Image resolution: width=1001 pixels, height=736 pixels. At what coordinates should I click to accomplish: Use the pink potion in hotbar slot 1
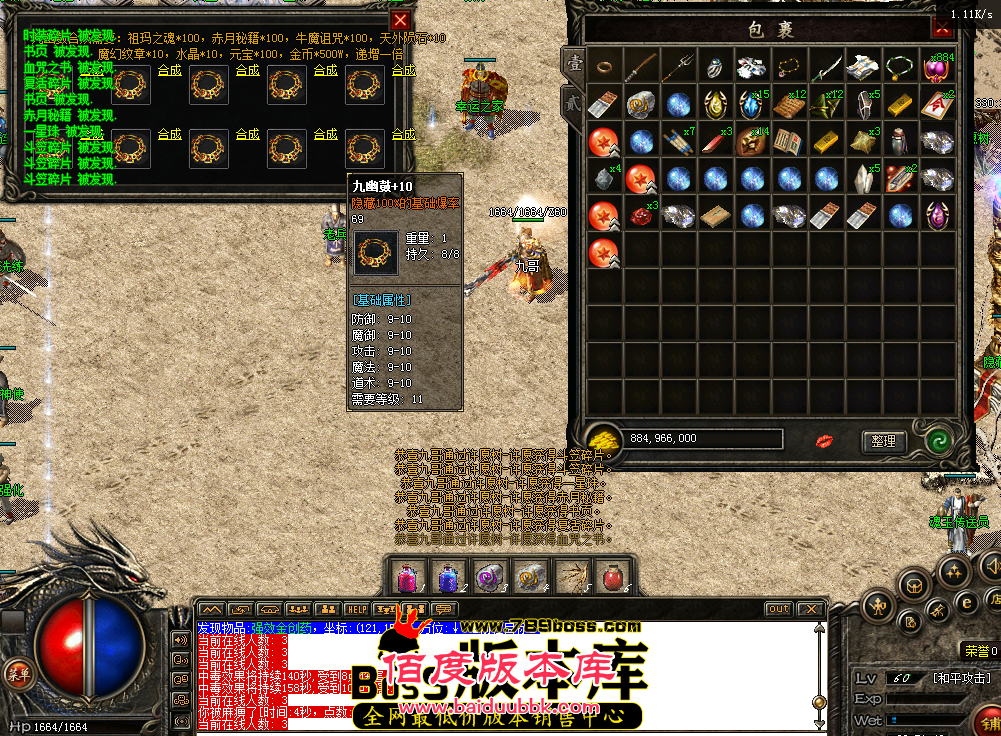407,577
